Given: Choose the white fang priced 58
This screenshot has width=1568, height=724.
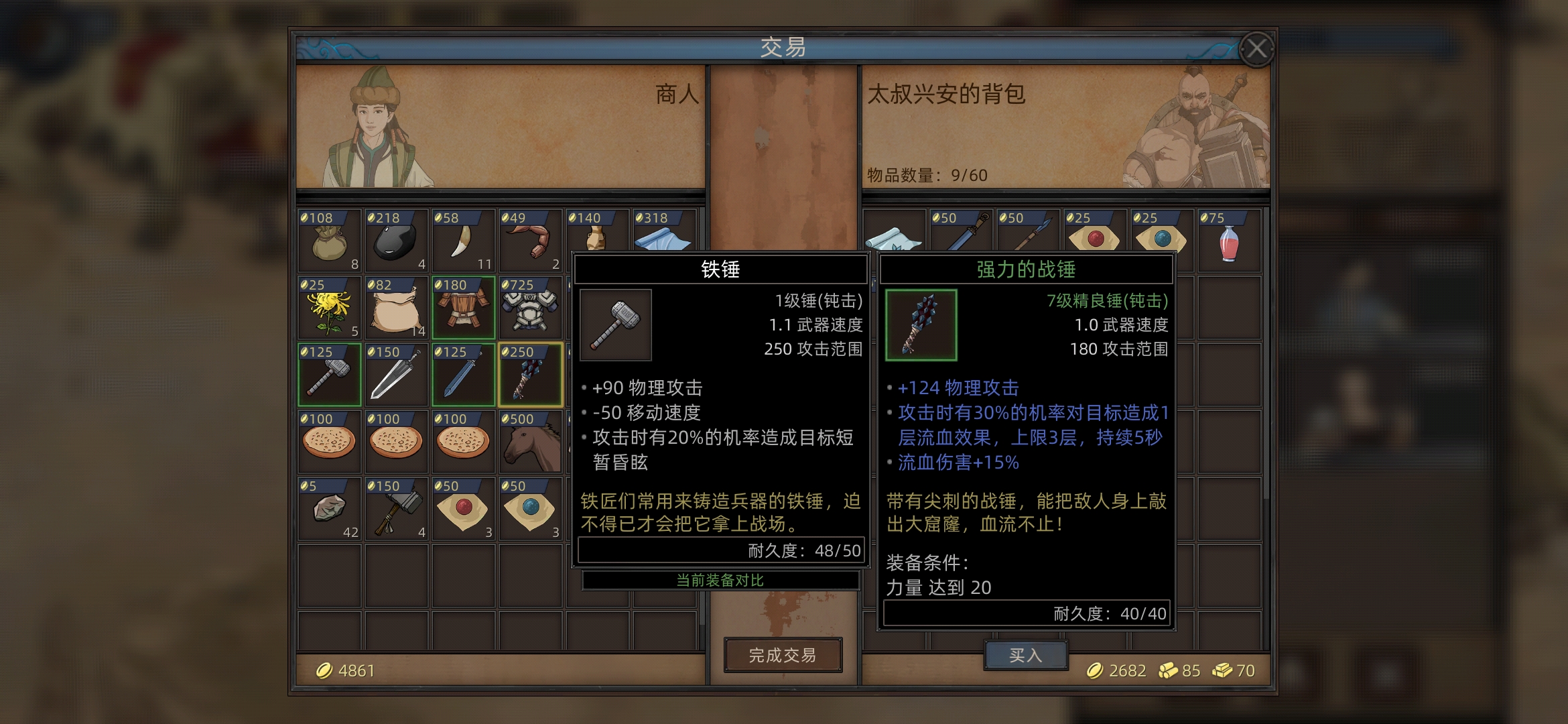Looking at the screenshot, I should click(463, 241).
